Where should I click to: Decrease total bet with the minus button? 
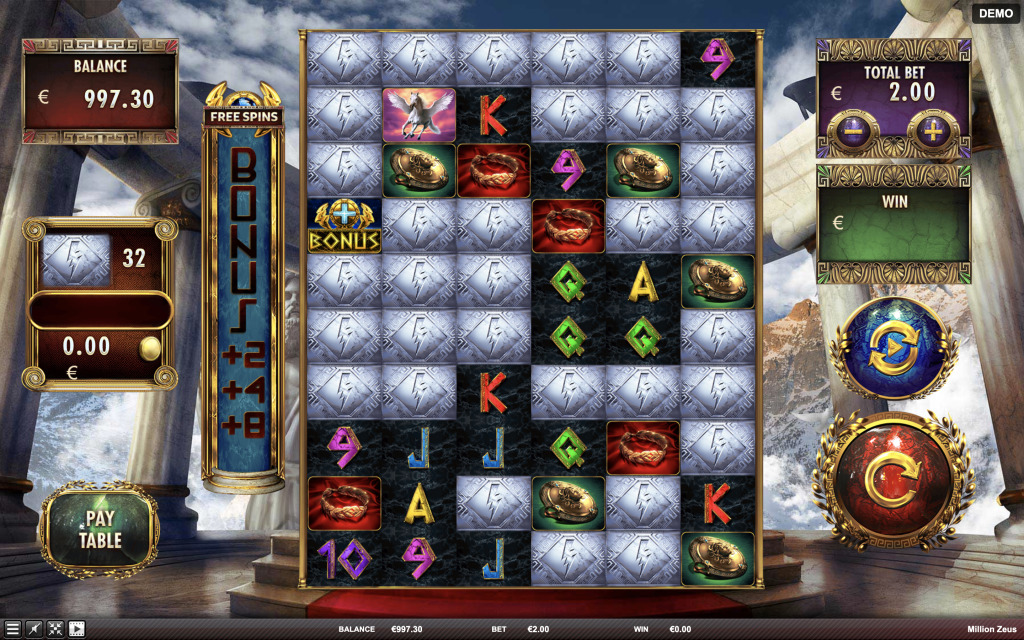pyautogui.click(x=853, y=133)
